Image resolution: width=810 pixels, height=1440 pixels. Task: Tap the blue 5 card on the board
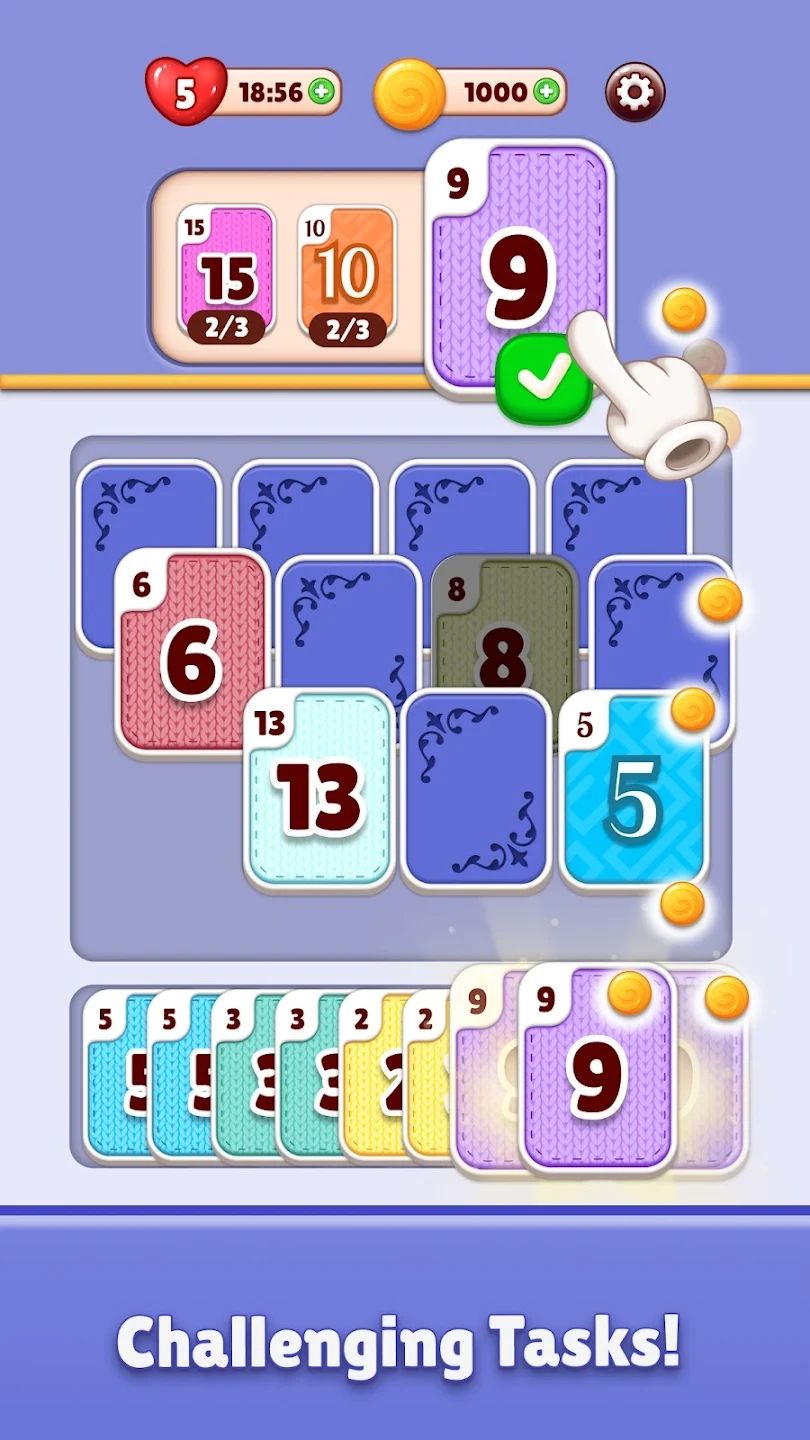pyautogui.click(x=634, y=790)
